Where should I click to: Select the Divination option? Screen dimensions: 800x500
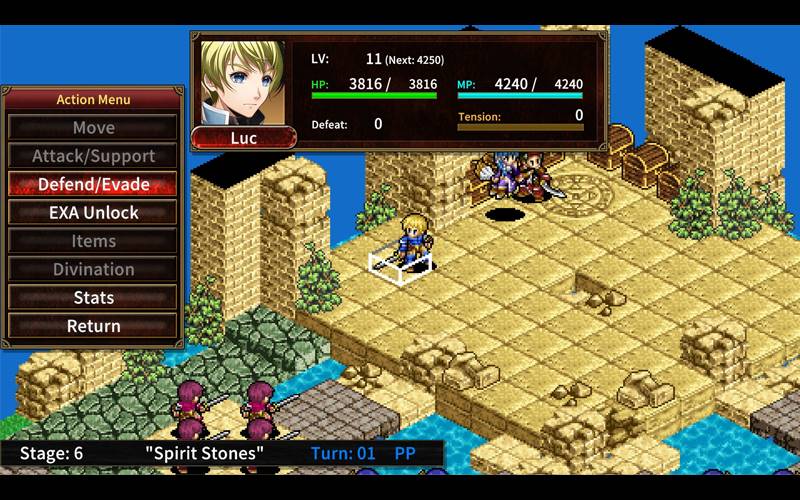tap(93, 269)
